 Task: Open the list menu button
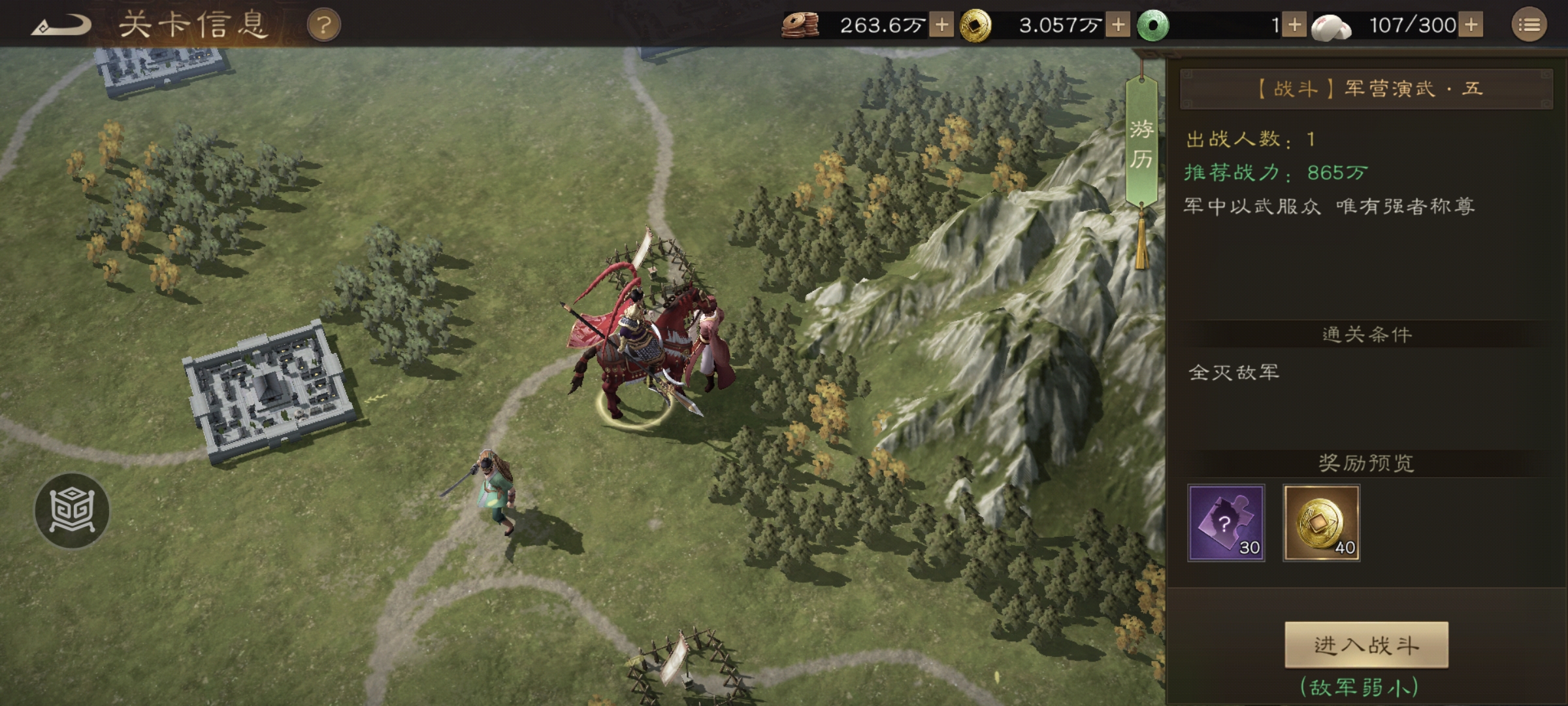tap(1529, 25)
